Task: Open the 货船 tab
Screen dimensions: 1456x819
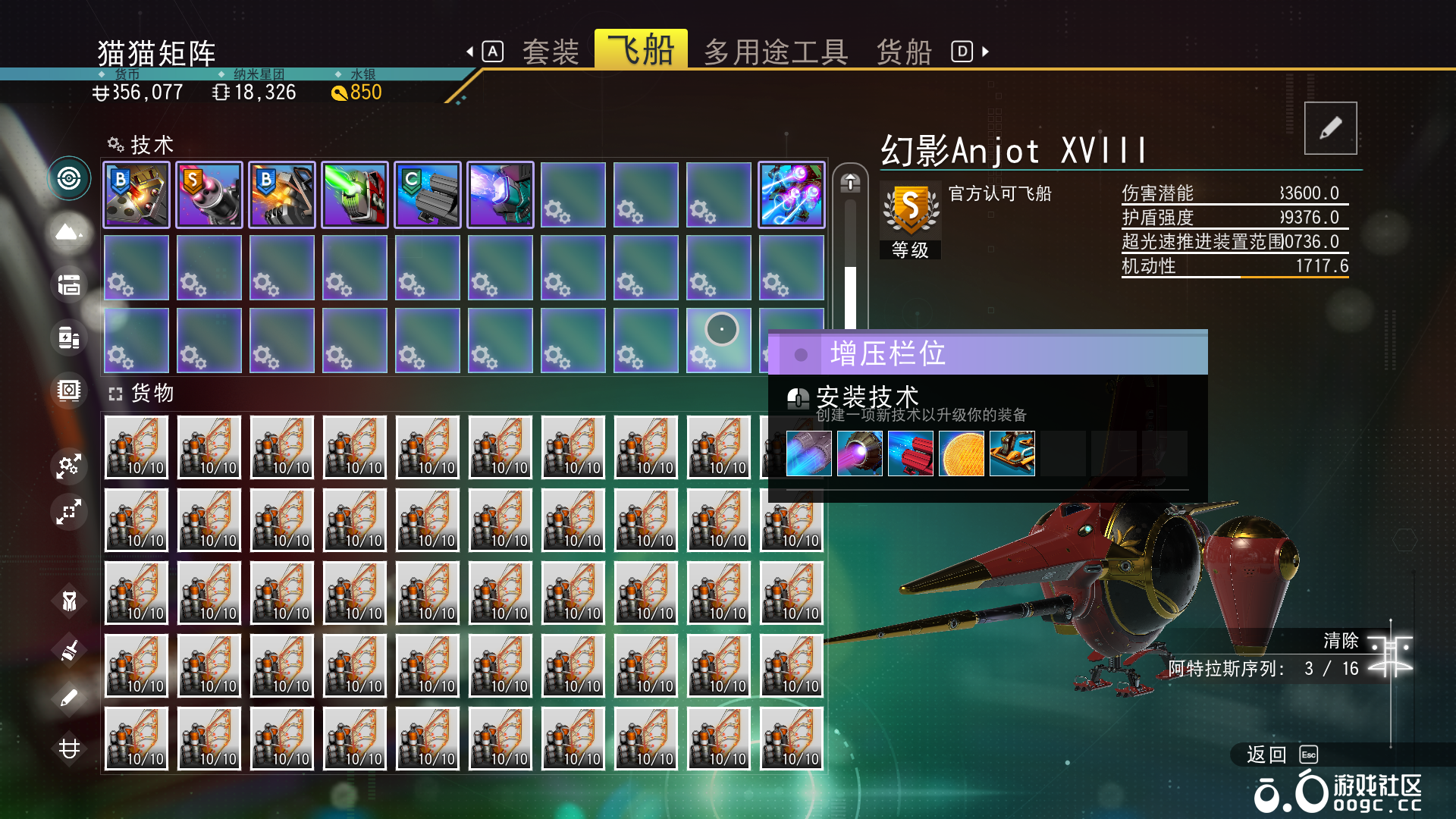Action: [904, 51]
